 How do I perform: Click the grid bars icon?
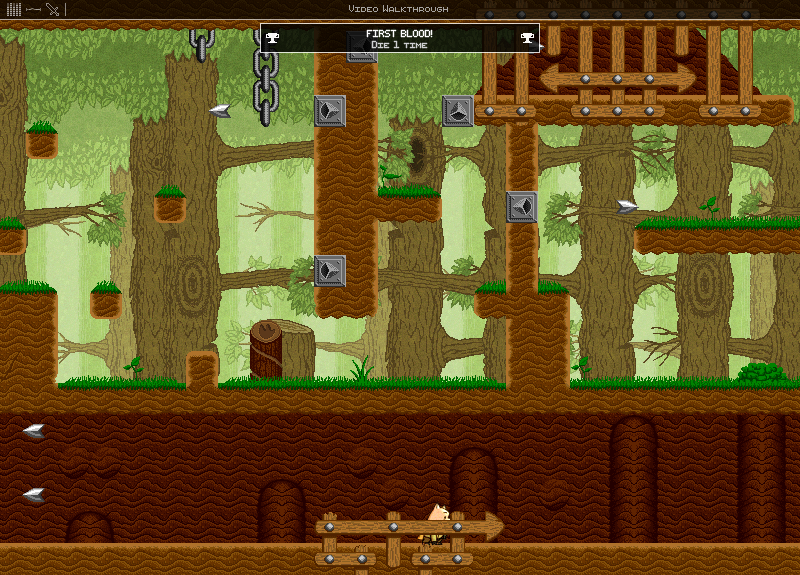13,8
